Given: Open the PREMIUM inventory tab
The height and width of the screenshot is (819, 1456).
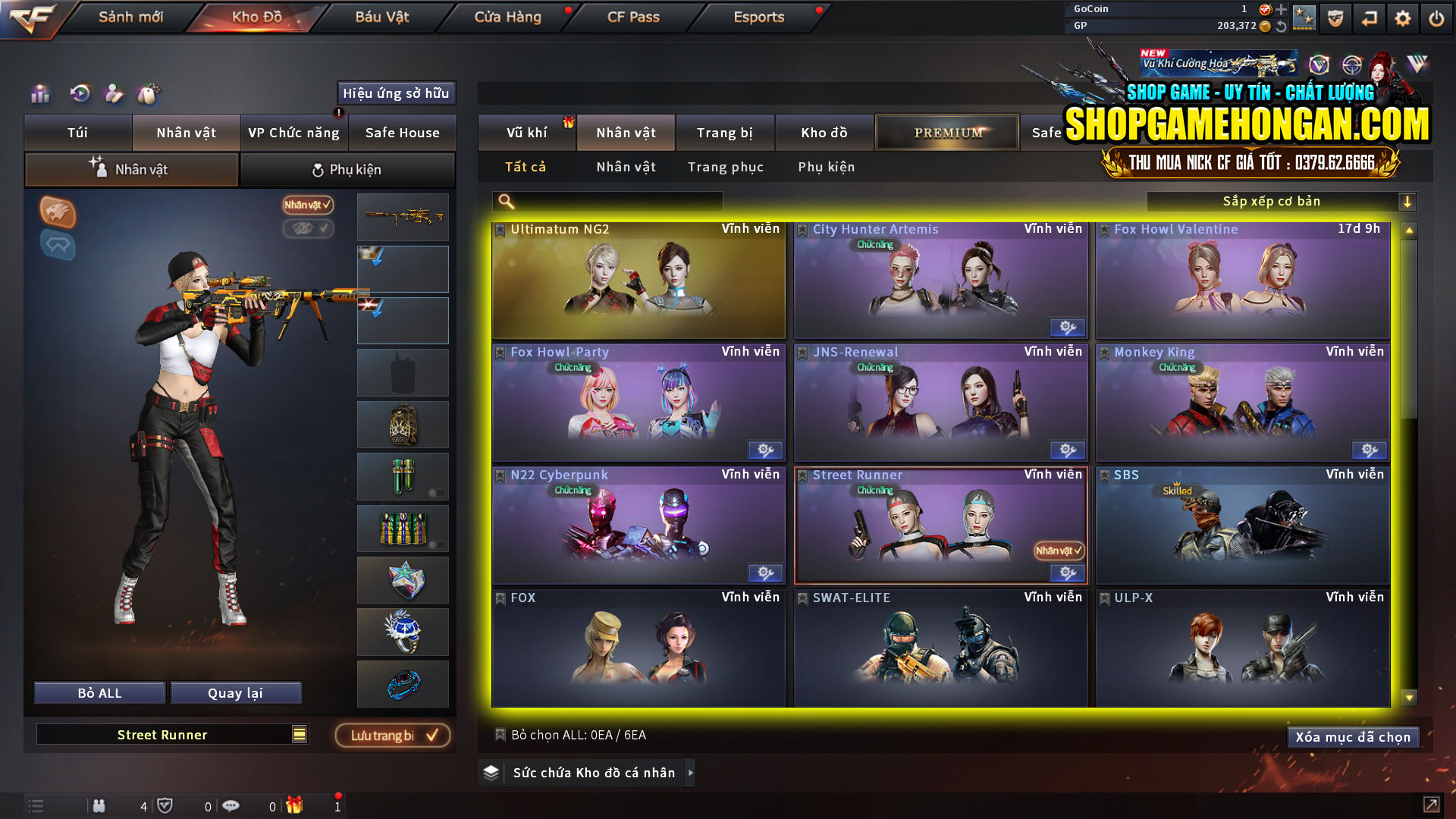Looking at the screenshot, I should 946,132.
